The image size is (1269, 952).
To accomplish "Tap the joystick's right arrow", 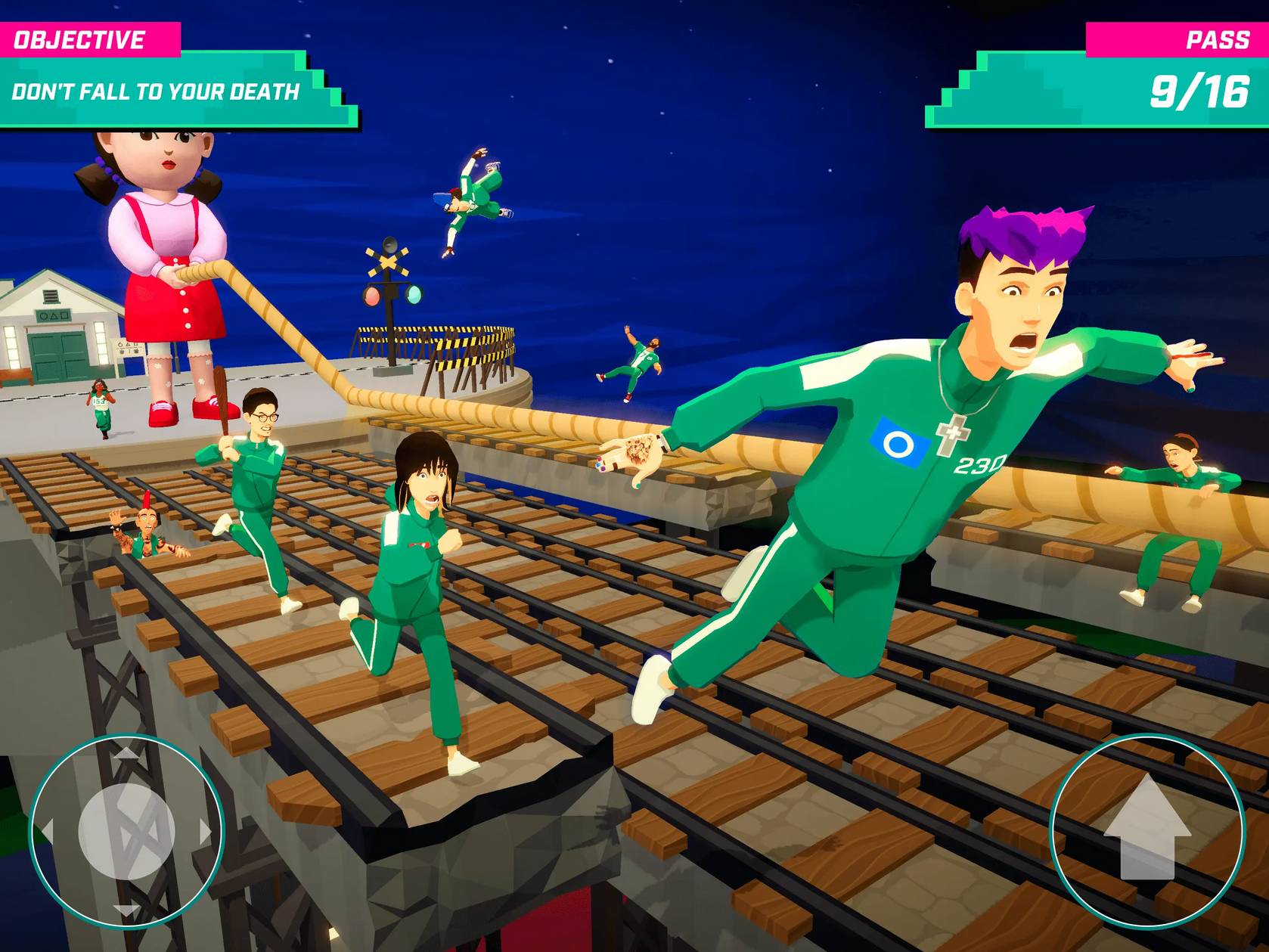I will (x=205, y=831).
